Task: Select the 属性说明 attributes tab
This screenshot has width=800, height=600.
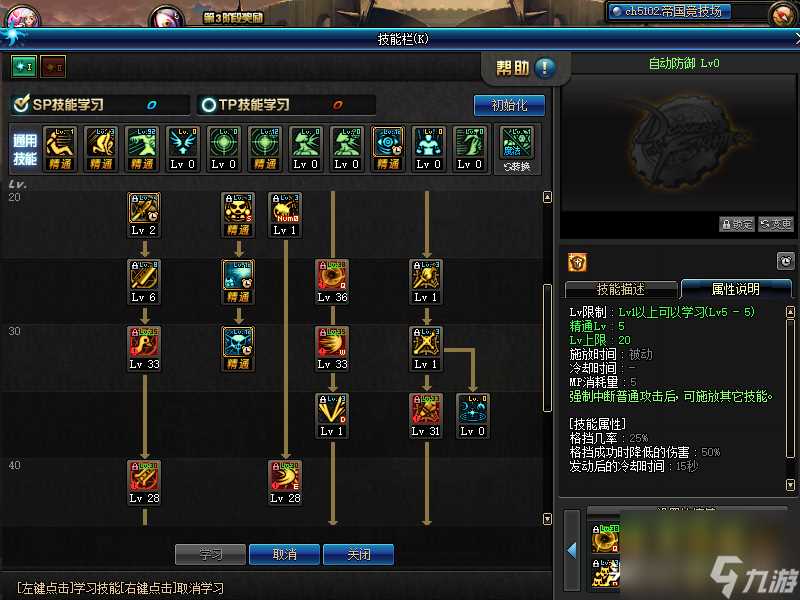Action: click(735, 289)
